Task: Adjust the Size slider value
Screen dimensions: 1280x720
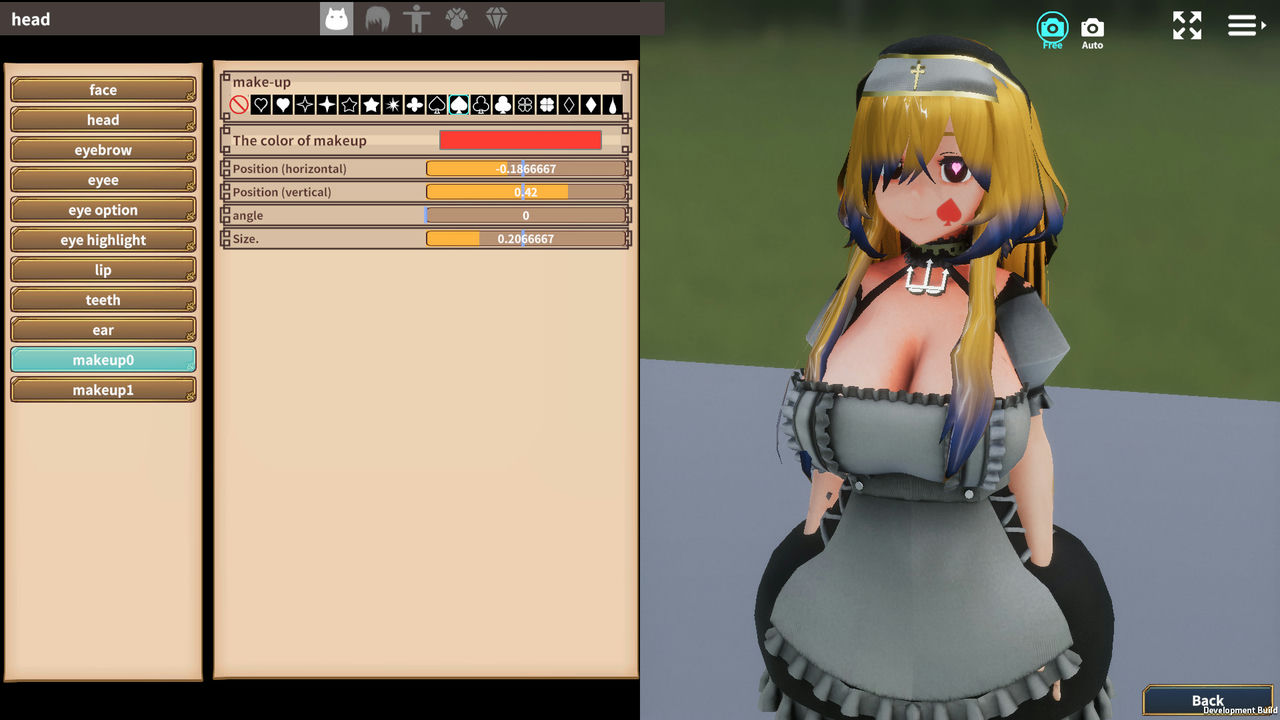Action: [525, 238]
